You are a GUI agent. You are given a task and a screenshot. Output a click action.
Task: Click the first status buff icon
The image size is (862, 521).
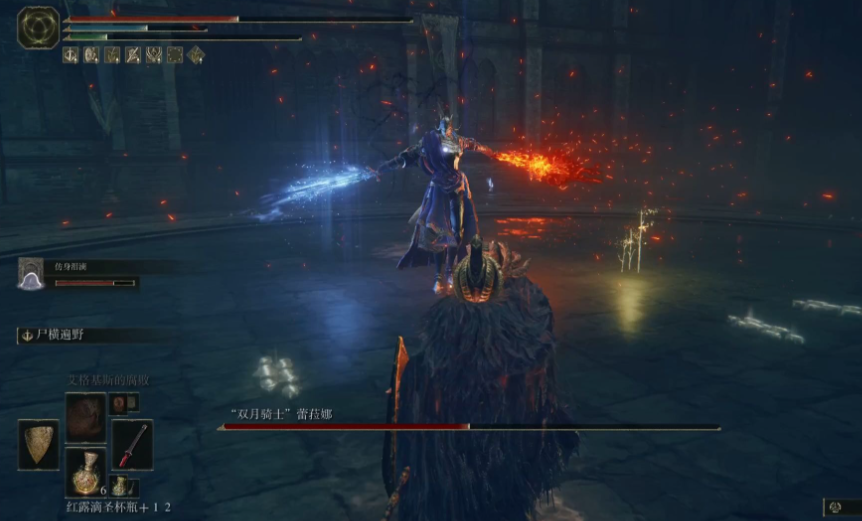click(72, 56)
